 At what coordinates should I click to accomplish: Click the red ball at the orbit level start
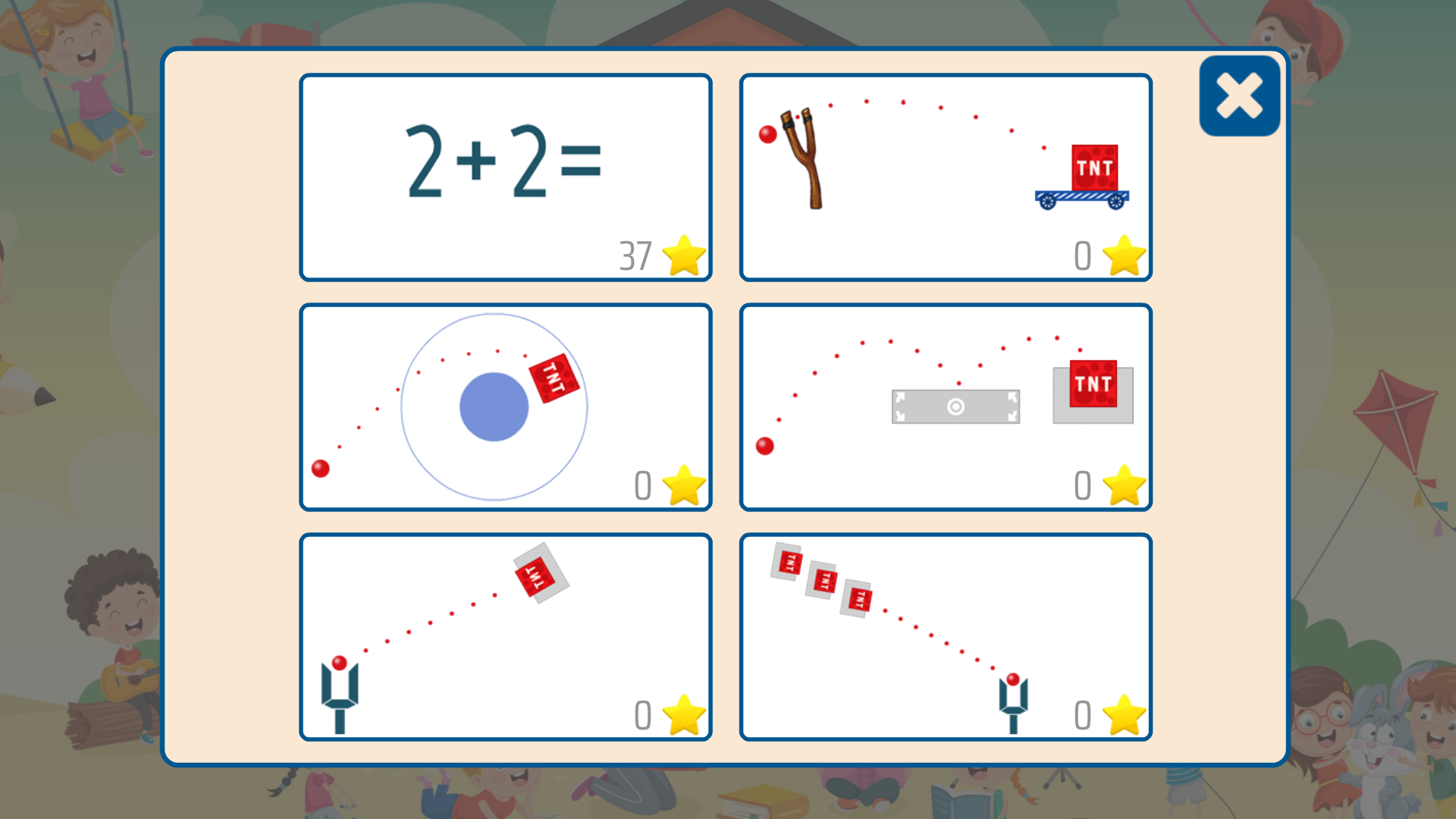tap(320, 469)
